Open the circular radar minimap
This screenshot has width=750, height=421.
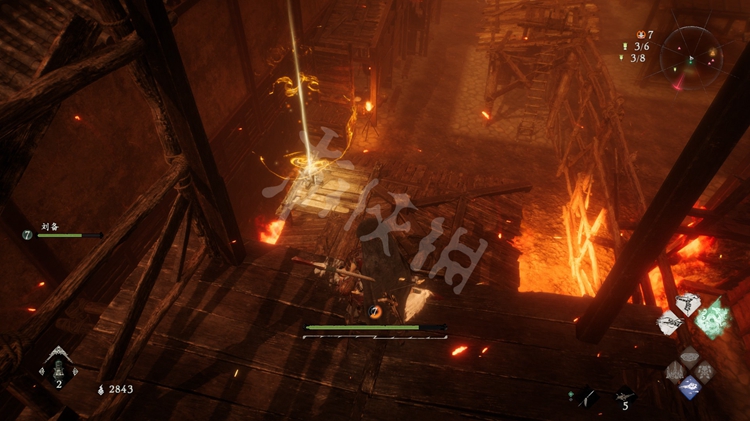[692, 56]
